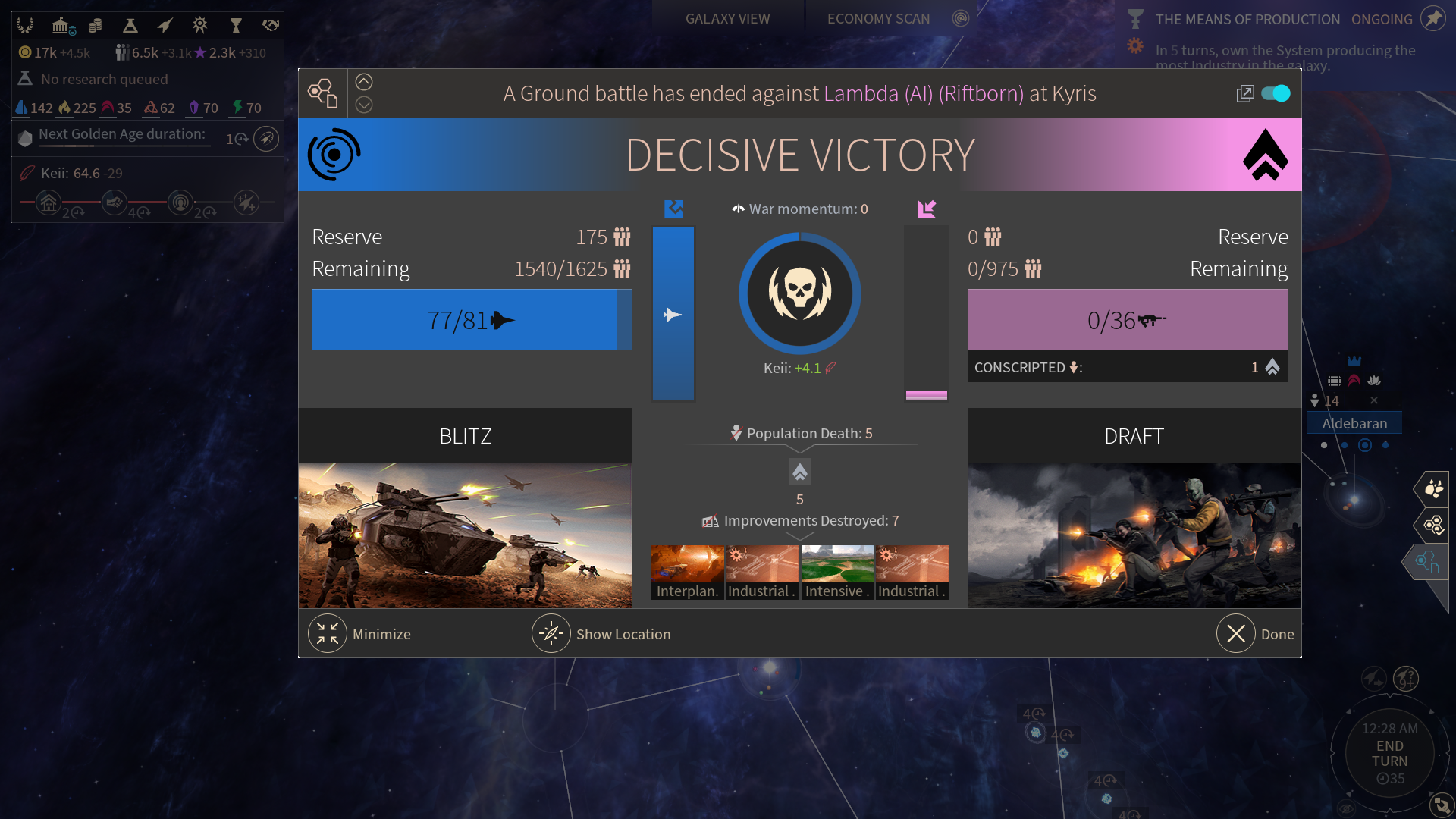Open the empire laurel menu icon

pos(25,26)
